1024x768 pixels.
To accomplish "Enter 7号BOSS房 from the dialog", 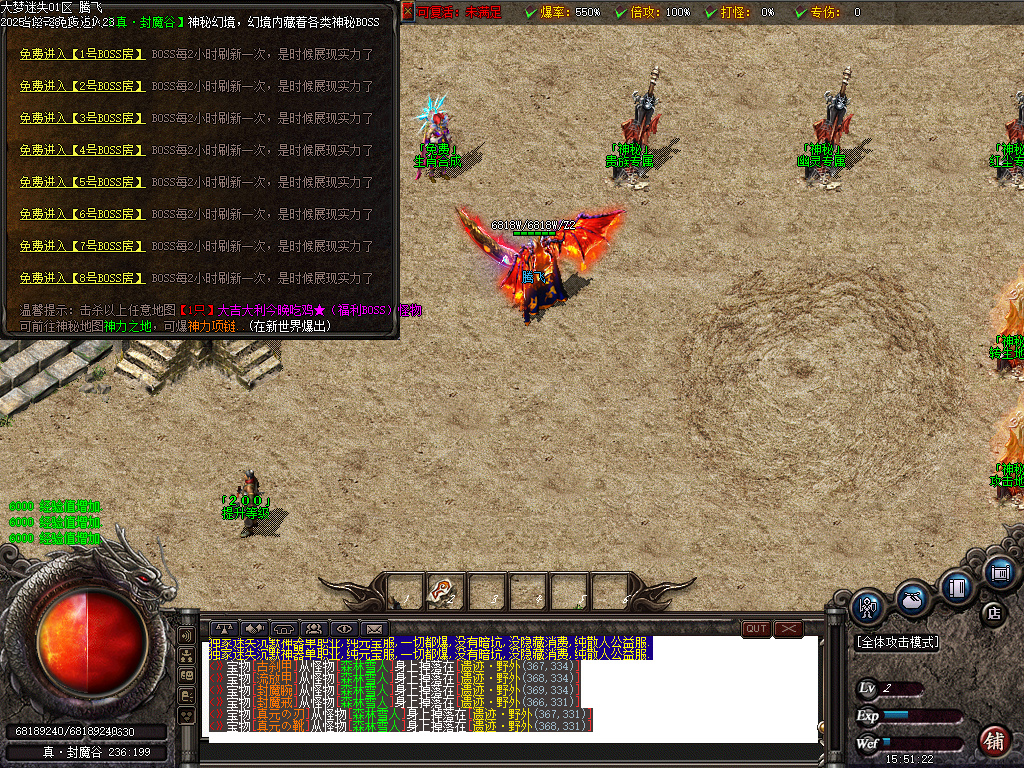I will click(82, 246).
